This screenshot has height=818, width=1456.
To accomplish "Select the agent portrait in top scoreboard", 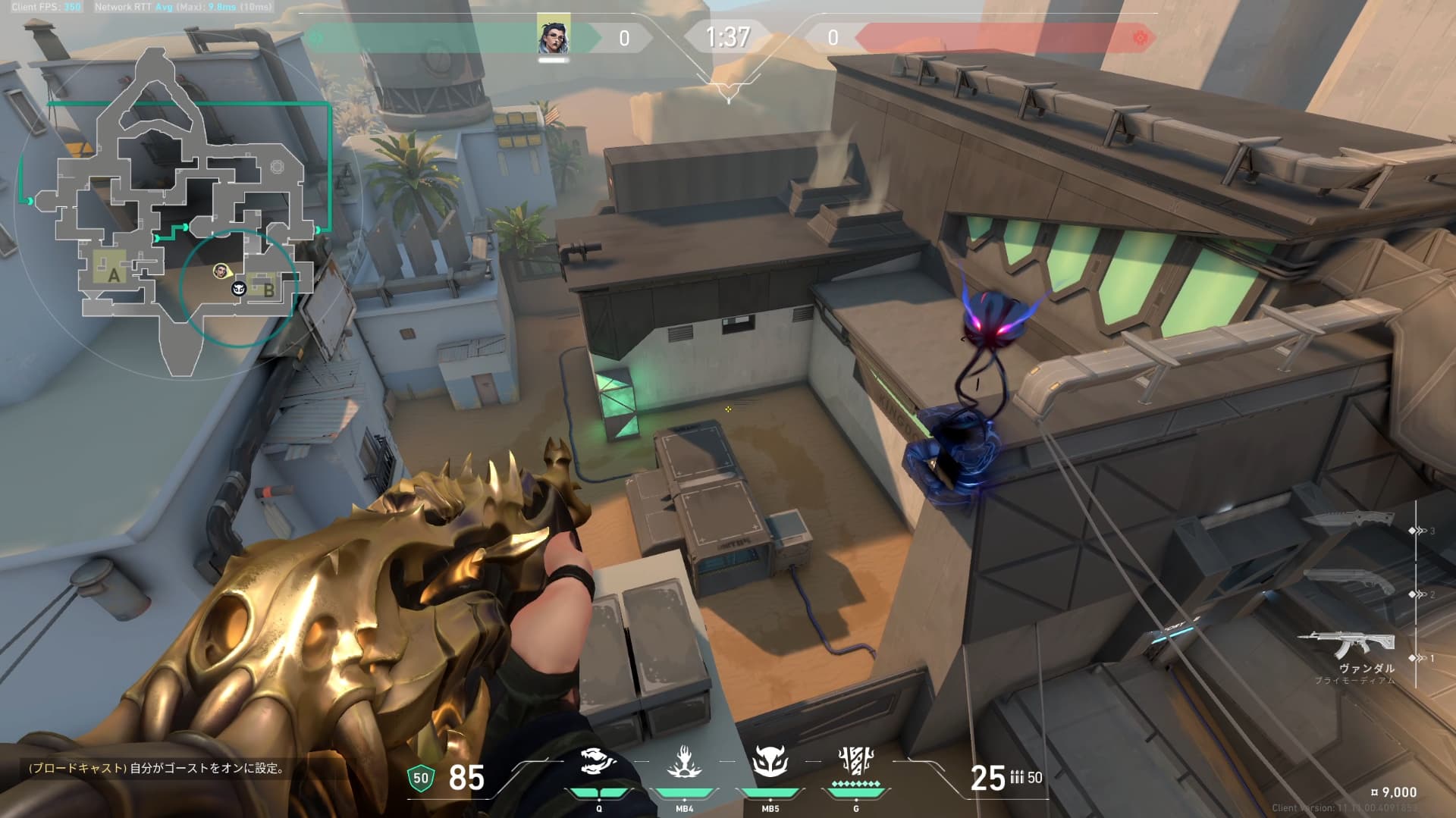I will click(x=554, y=36).
